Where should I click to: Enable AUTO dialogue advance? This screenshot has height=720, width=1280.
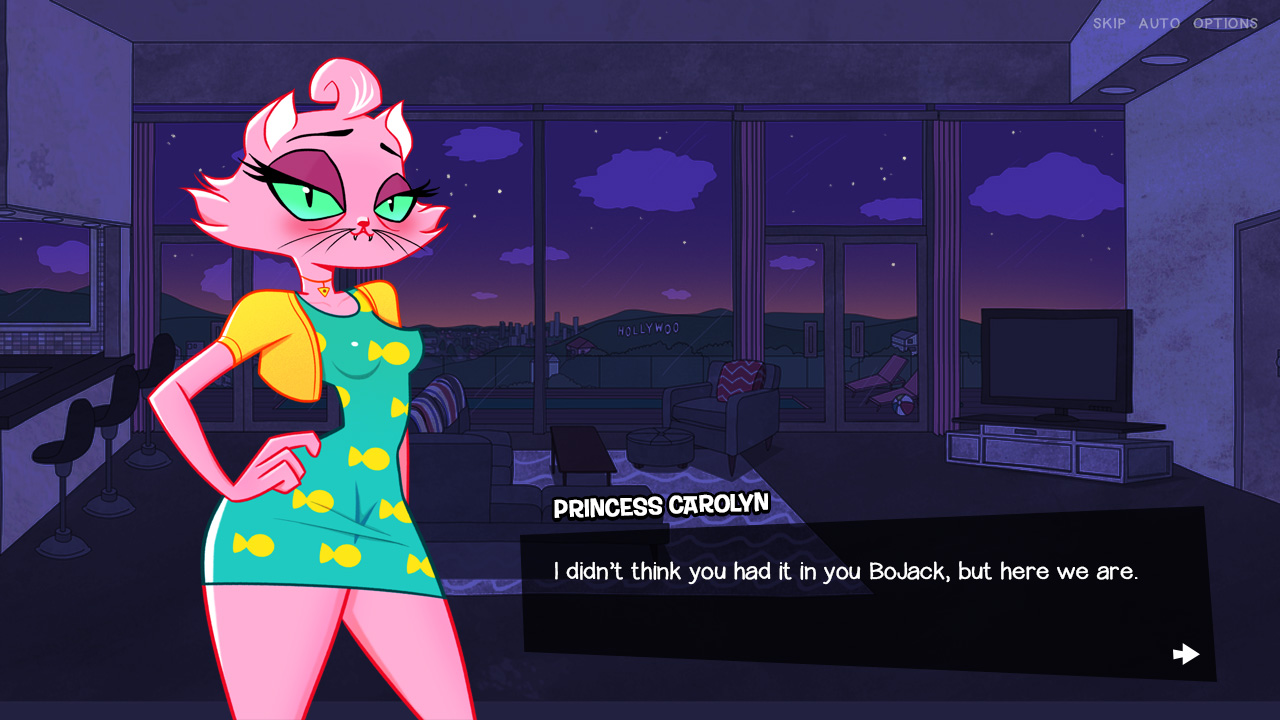coord(1159,23)
